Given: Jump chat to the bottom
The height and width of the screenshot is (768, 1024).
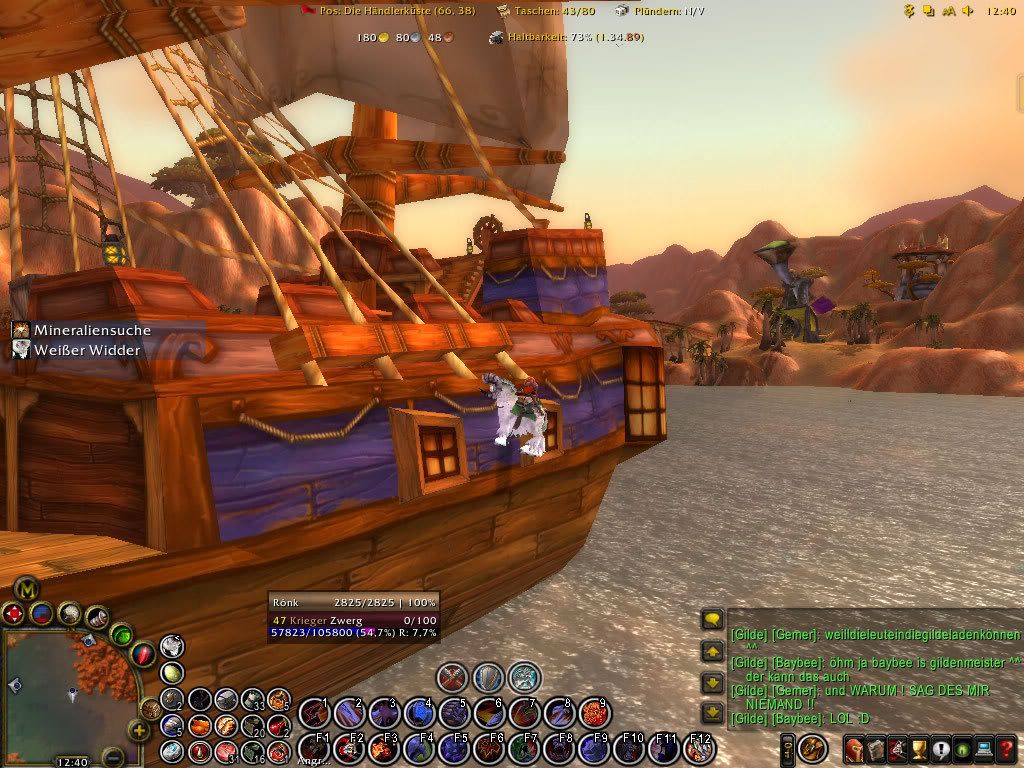Looking at the screenshot, I should point(712,713).
